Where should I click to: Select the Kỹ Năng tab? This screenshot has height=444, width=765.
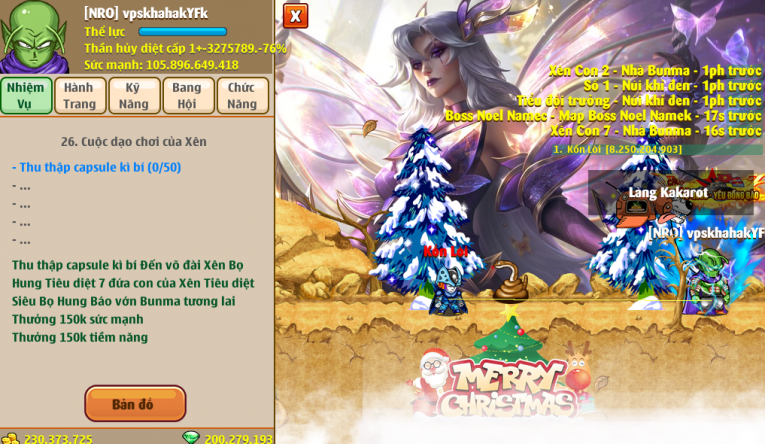point(134,95)
